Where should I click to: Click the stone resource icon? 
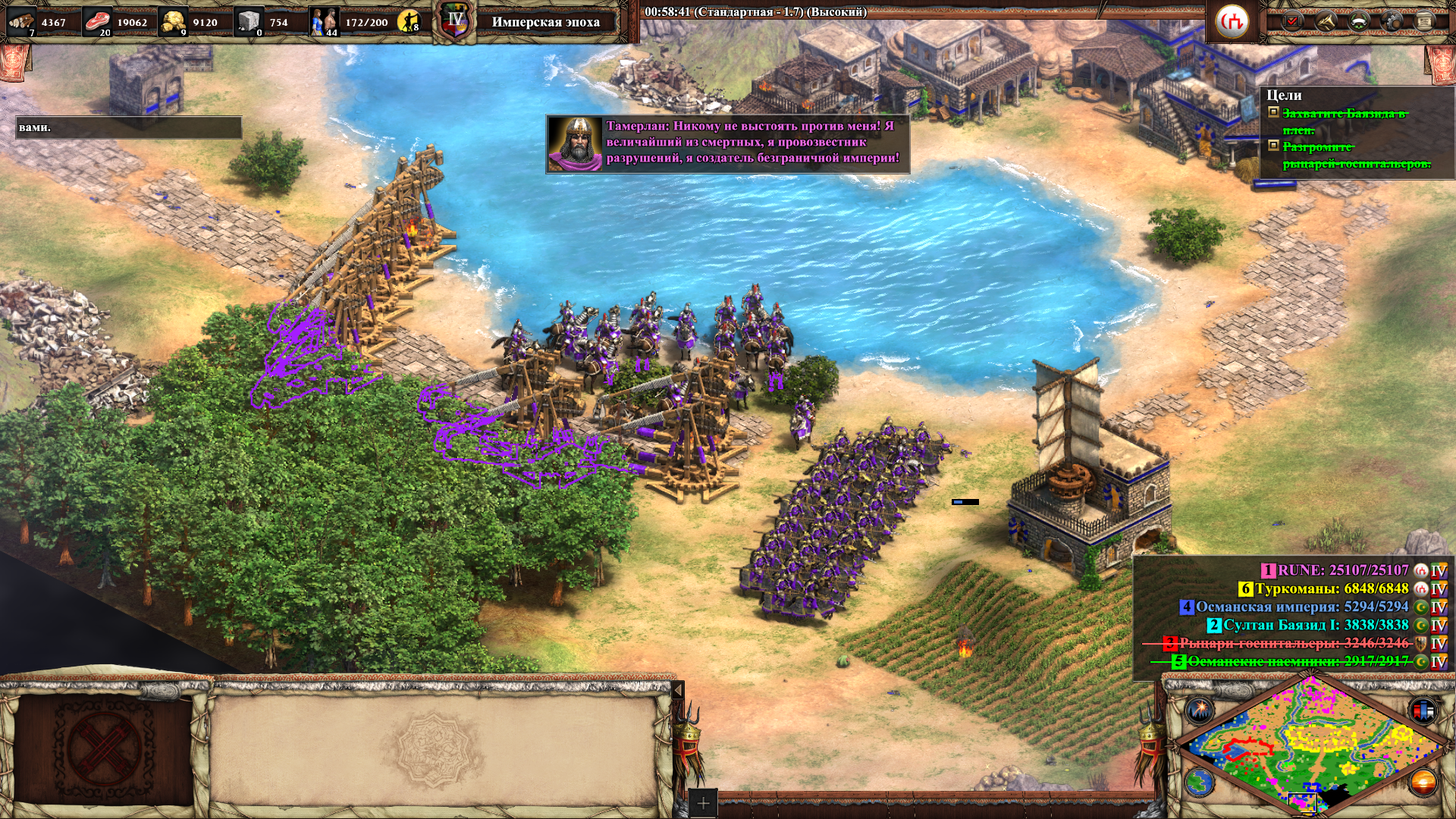coord(248,21)
